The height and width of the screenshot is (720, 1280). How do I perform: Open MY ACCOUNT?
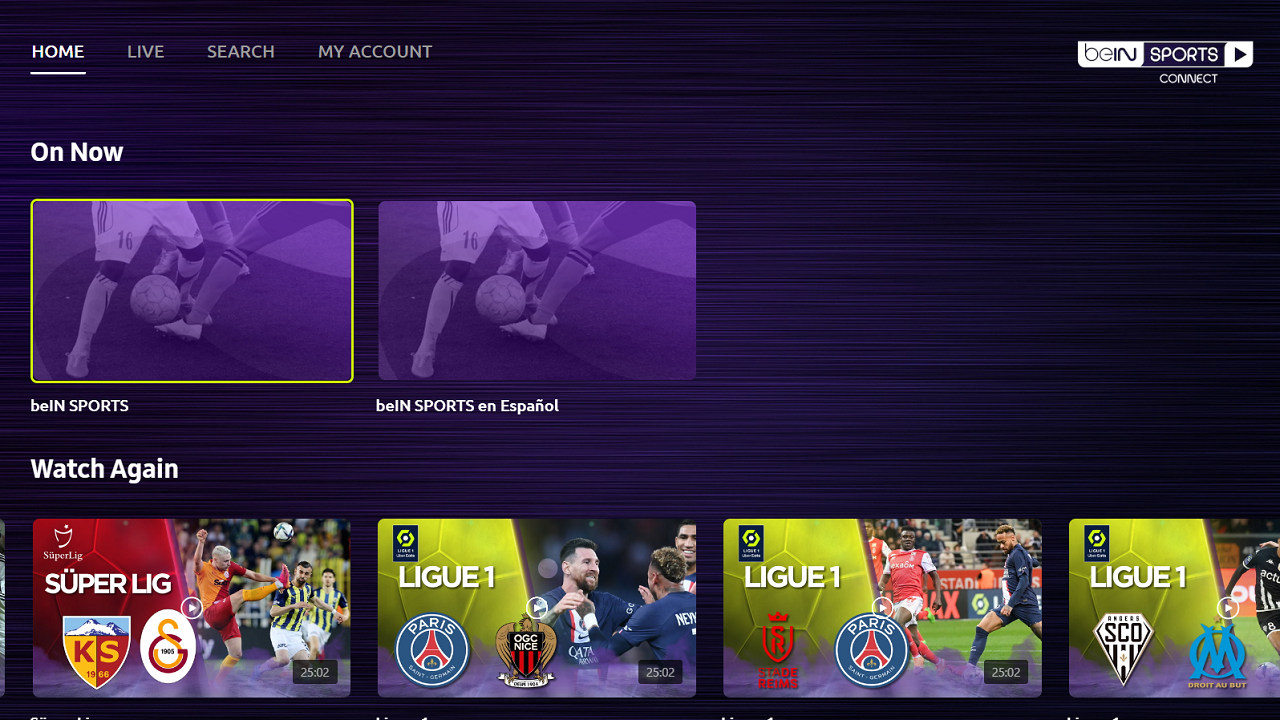point(375,51)
